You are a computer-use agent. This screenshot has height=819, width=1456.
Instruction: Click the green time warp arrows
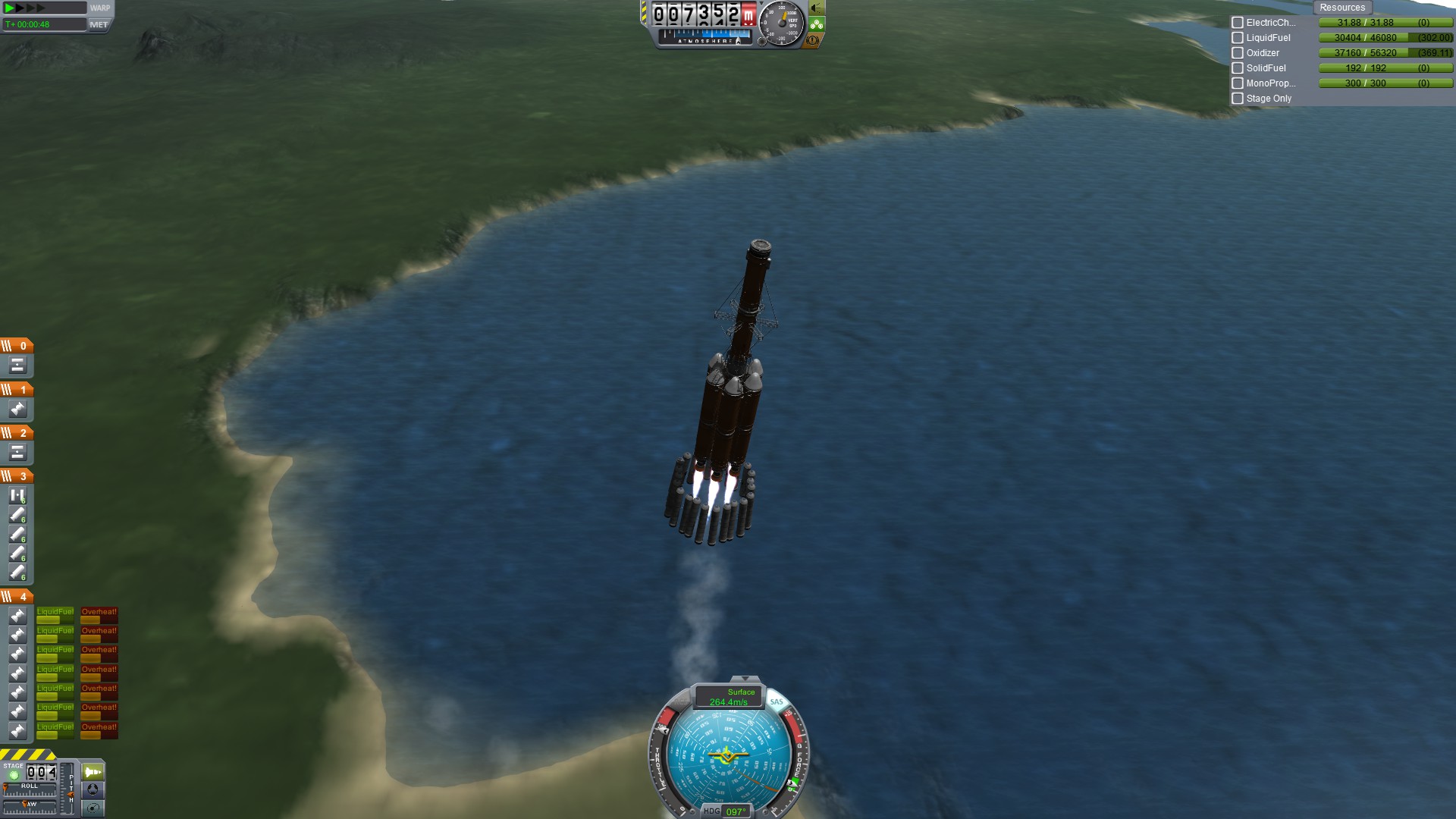click(x=24, y=8)
